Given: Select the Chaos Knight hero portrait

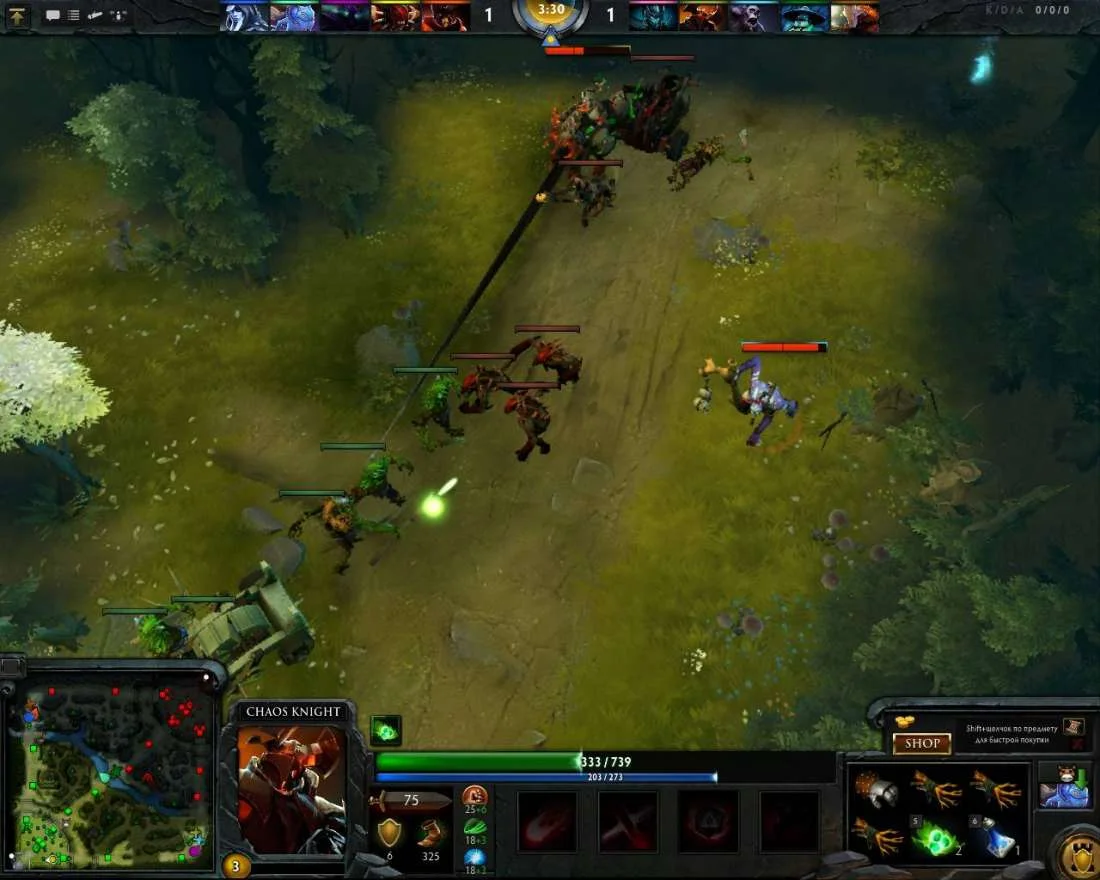Looking at the screenshot, I should click(x=292, y=790).
